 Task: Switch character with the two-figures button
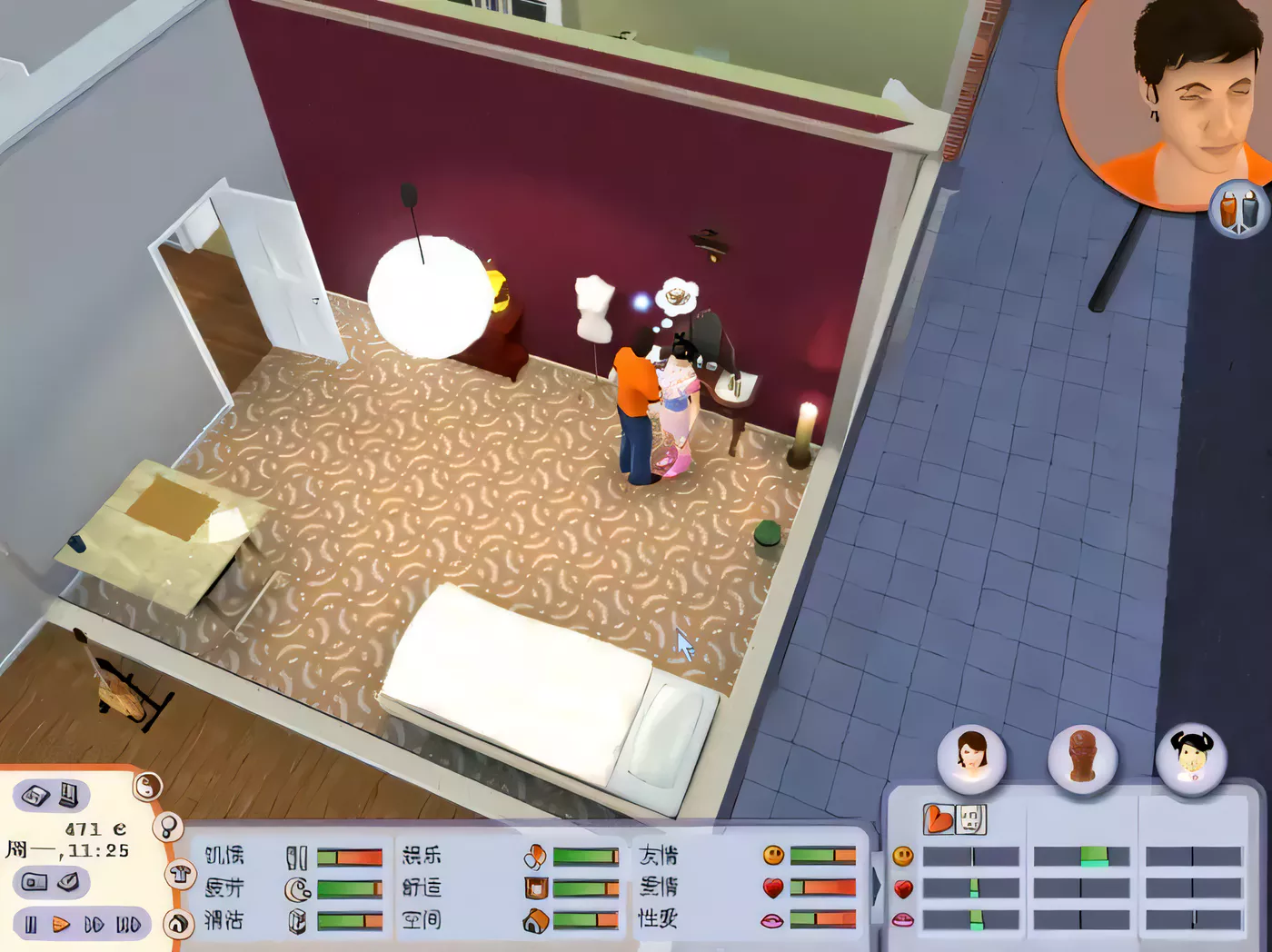click(1238, 209)
